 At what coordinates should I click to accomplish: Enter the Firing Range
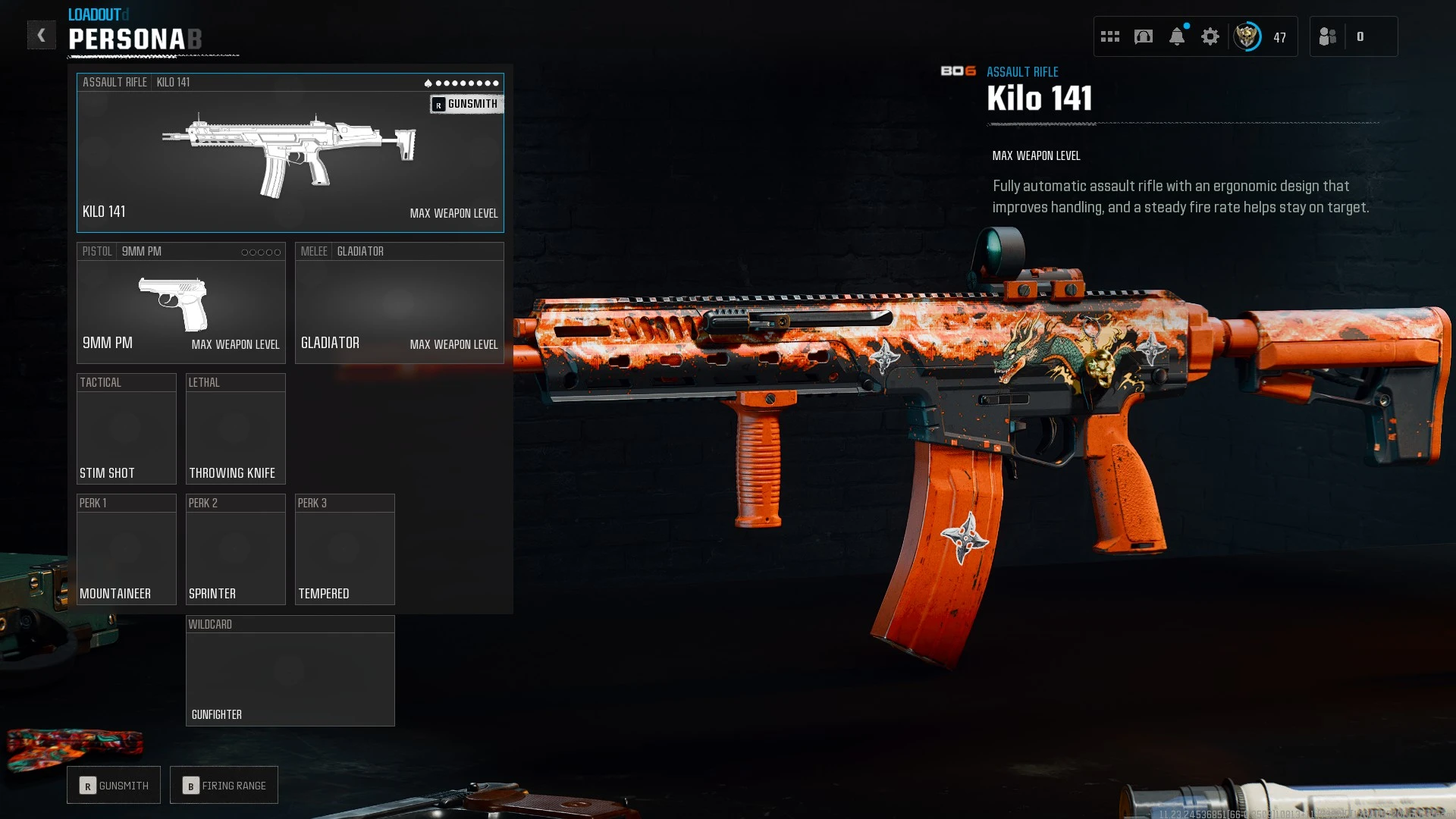click(224, 785)
